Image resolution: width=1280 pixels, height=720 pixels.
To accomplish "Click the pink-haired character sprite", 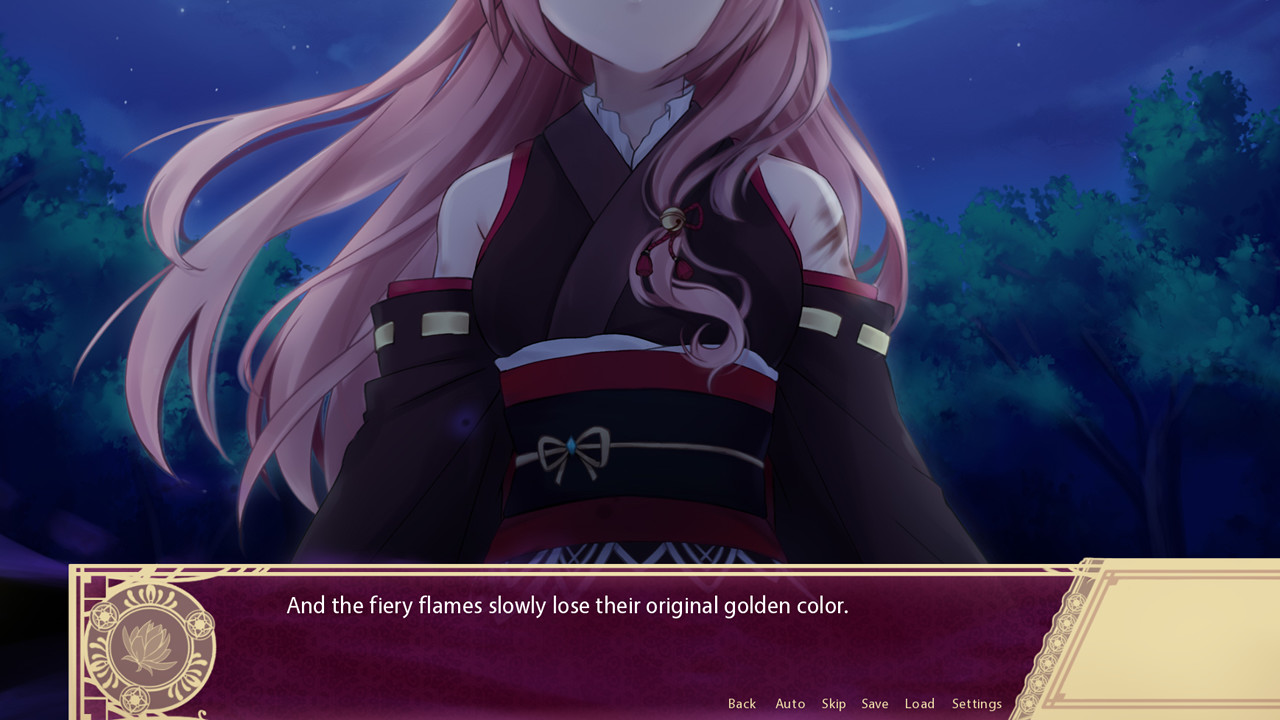I will click(x=620, y=300).
